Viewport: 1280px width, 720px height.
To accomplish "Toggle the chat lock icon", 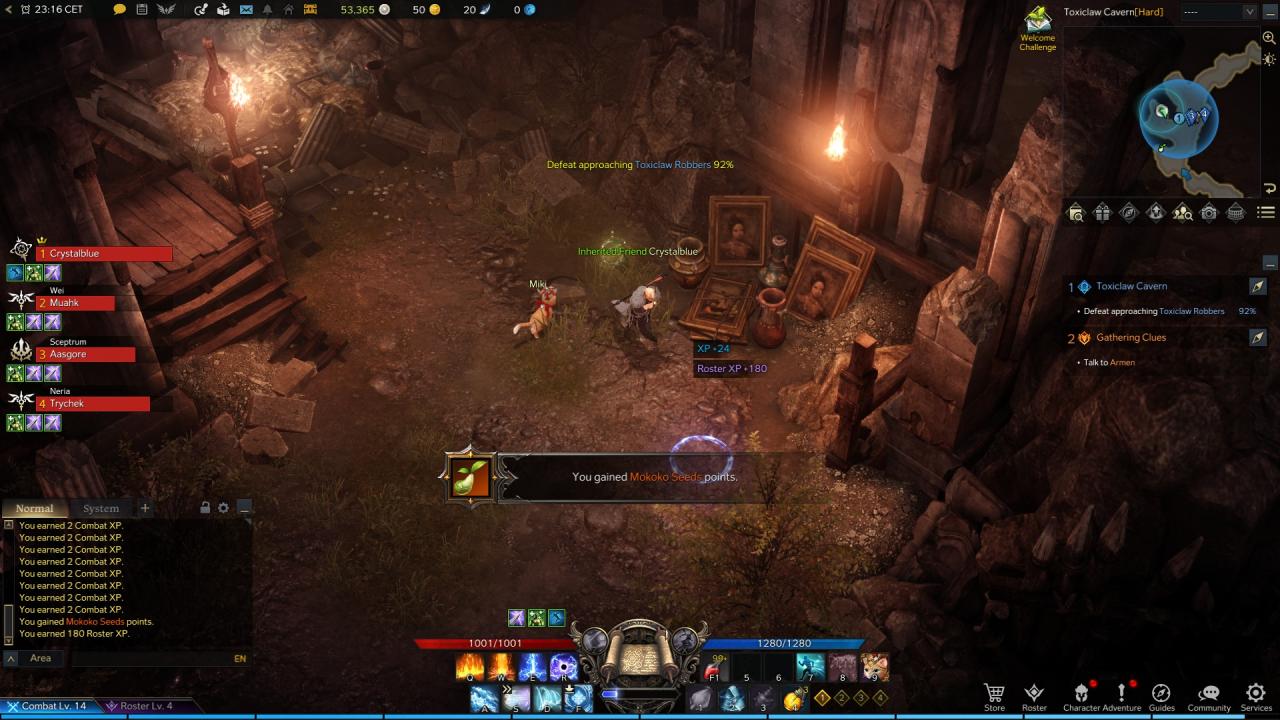I will pyautogui.click(x=205, y=508).
